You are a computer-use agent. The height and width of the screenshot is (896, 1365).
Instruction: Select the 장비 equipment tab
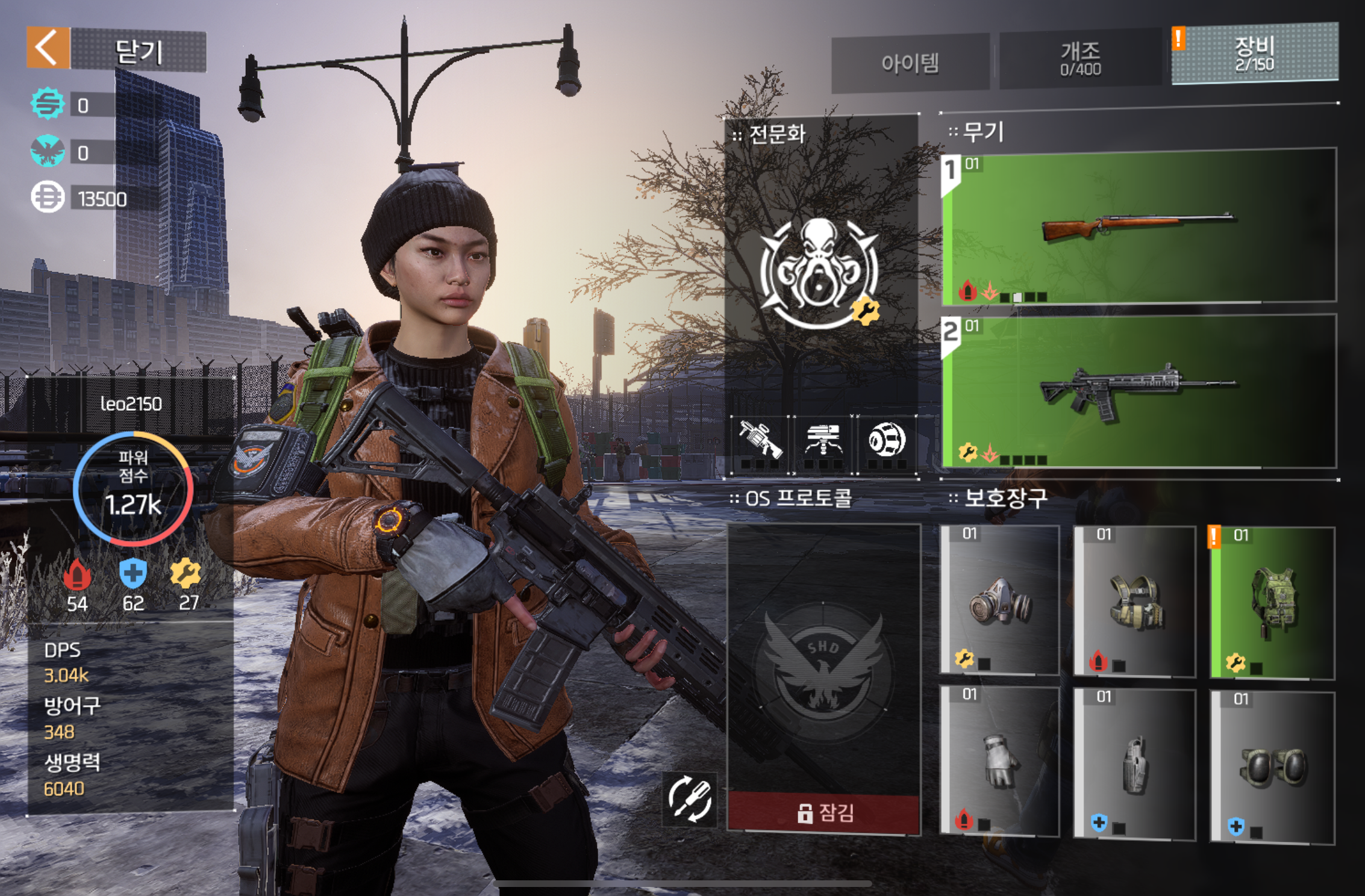tap(1255, 54)
